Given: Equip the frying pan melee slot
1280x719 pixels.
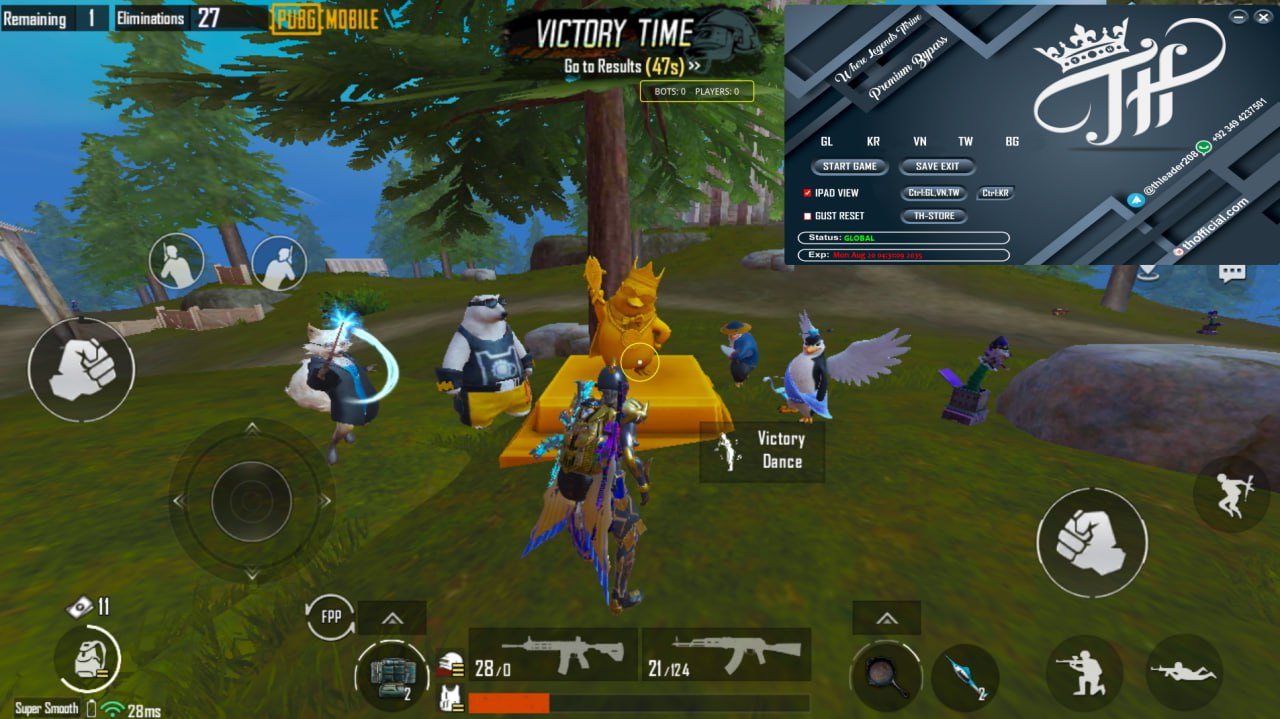Looking at the screenshot, I should 886,676.
